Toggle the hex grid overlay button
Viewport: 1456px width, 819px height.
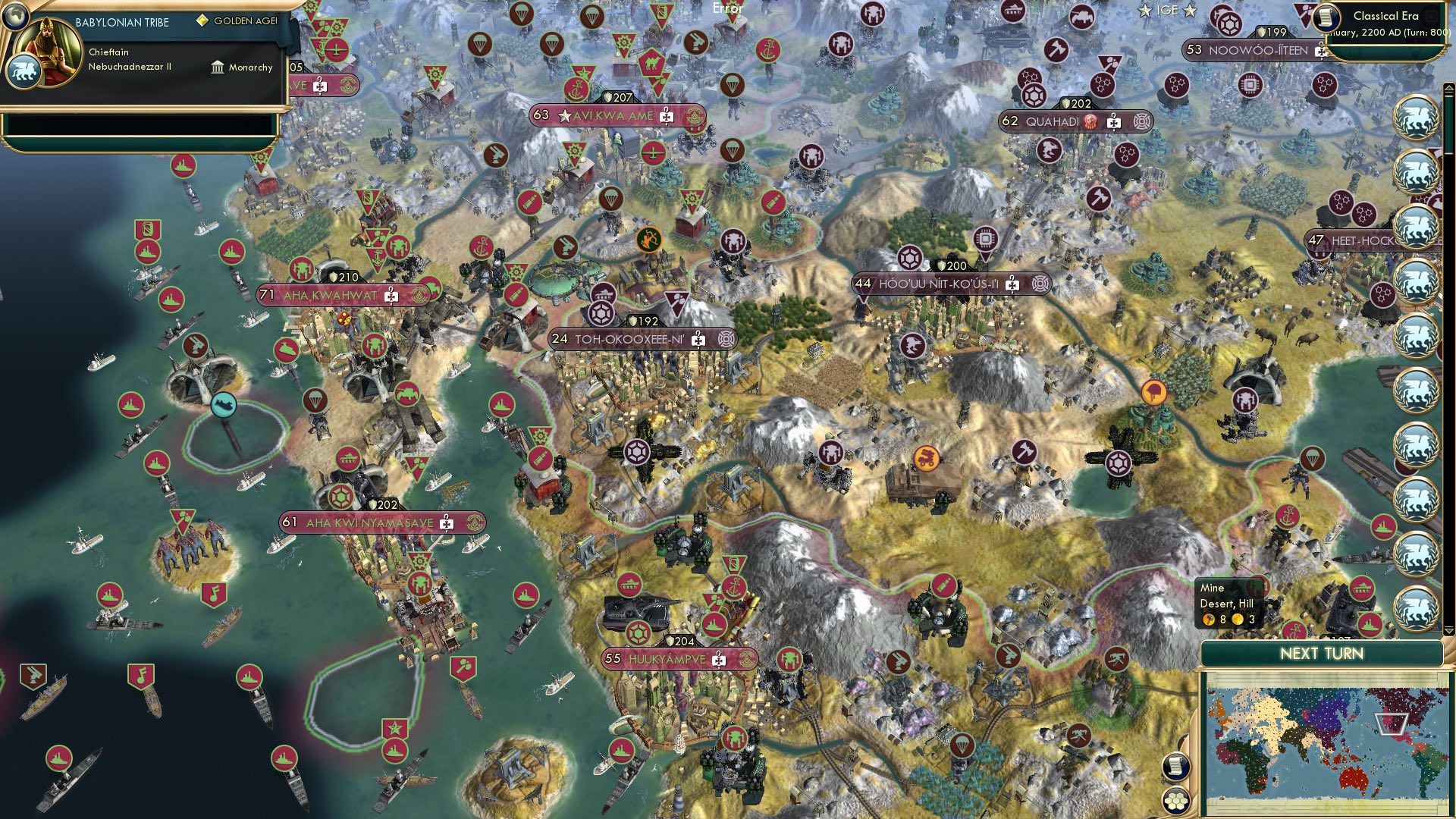pos(1174,800)
